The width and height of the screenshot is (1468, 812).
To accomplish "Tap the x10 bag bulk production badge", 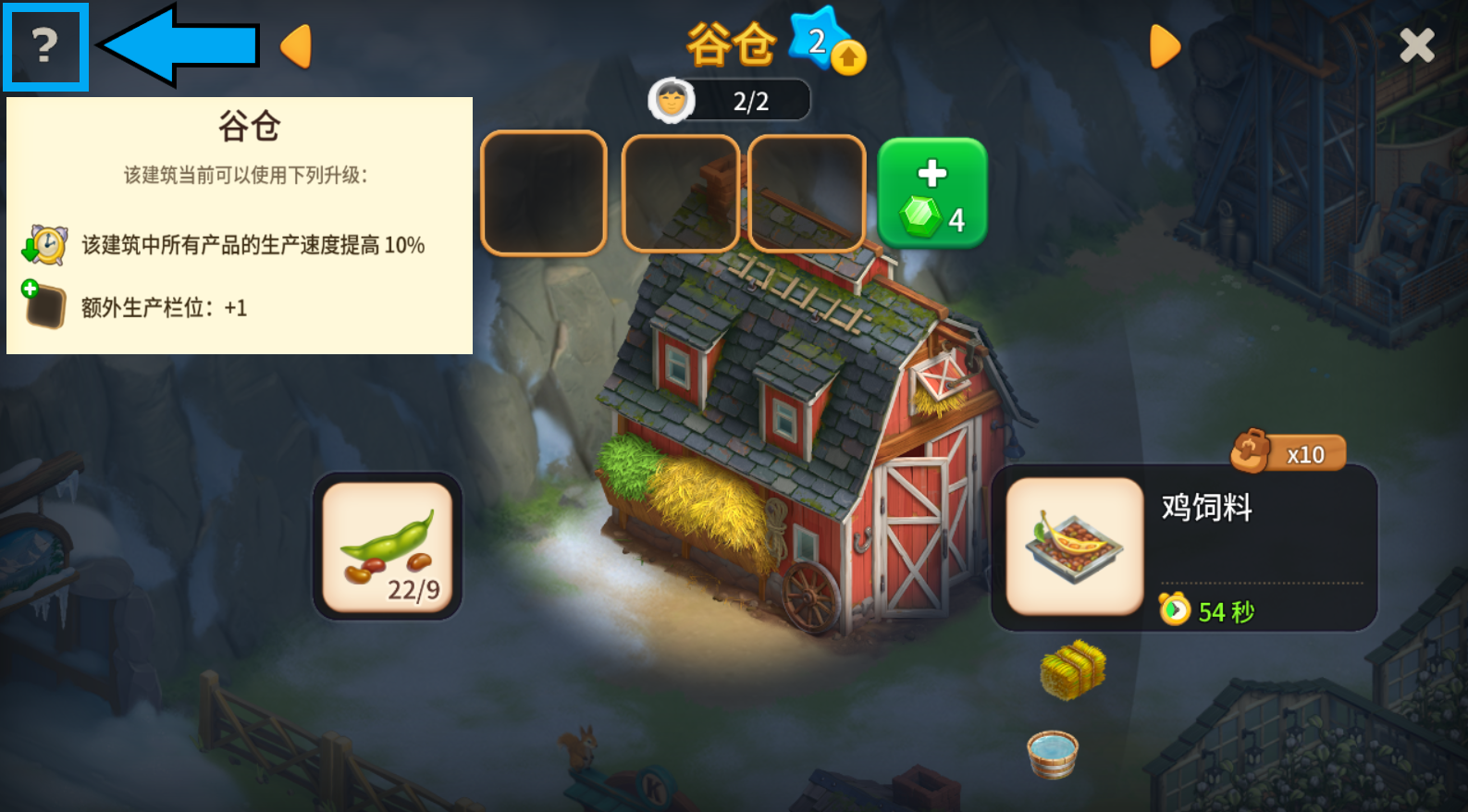I will (1289, 453).
